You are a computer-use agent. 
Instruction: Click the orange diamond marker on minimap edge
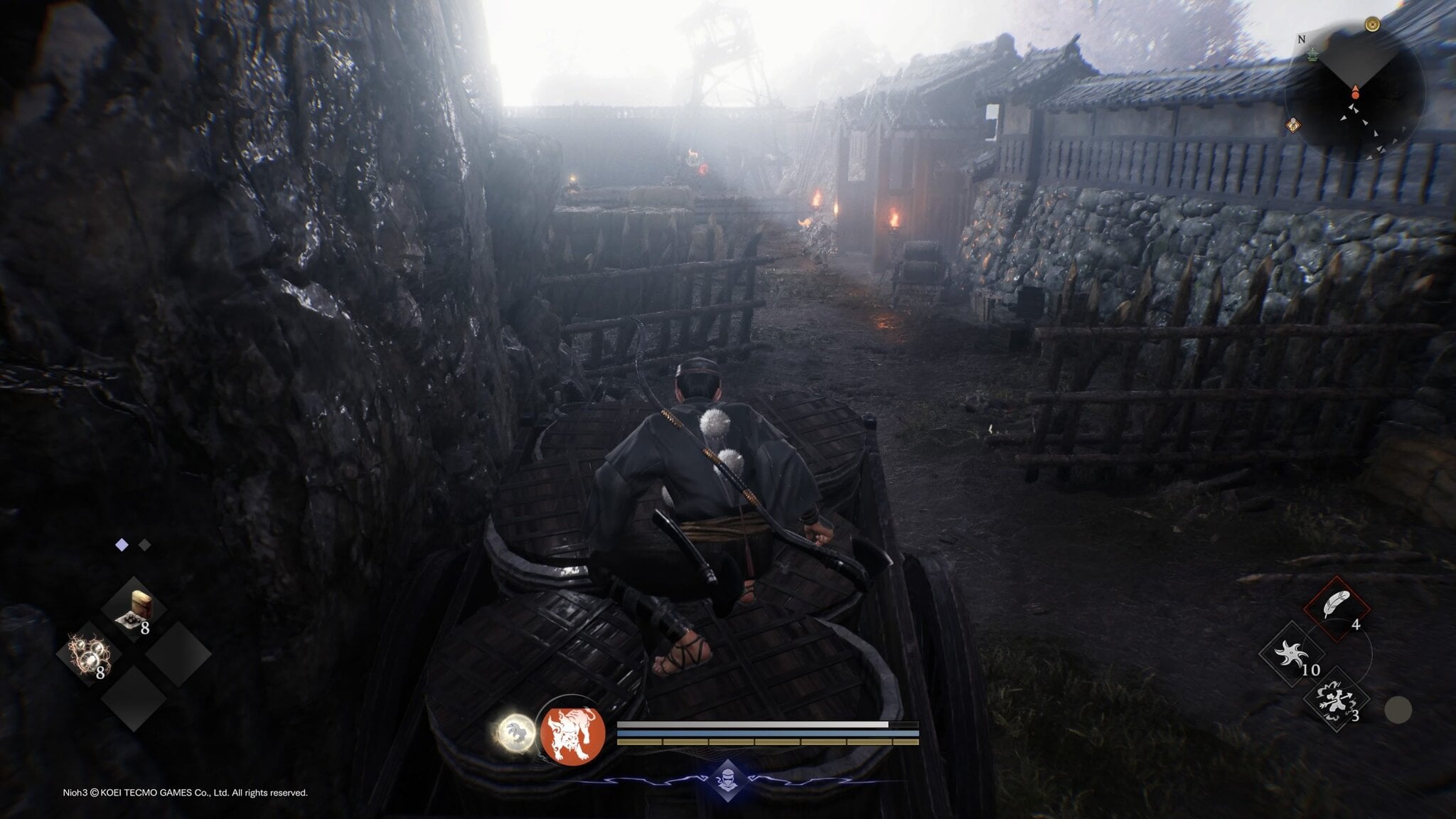[x=1293, y=126]
